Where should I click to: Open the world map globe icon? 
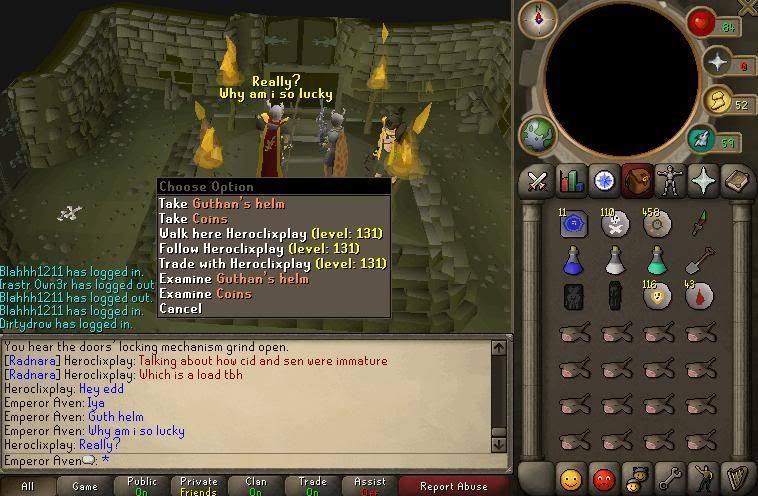coord(537,136)
